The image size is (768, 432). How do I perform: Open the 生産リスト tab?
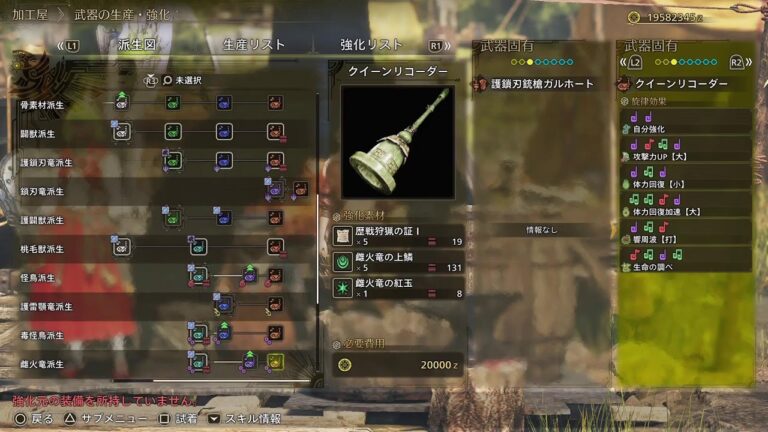254,45
